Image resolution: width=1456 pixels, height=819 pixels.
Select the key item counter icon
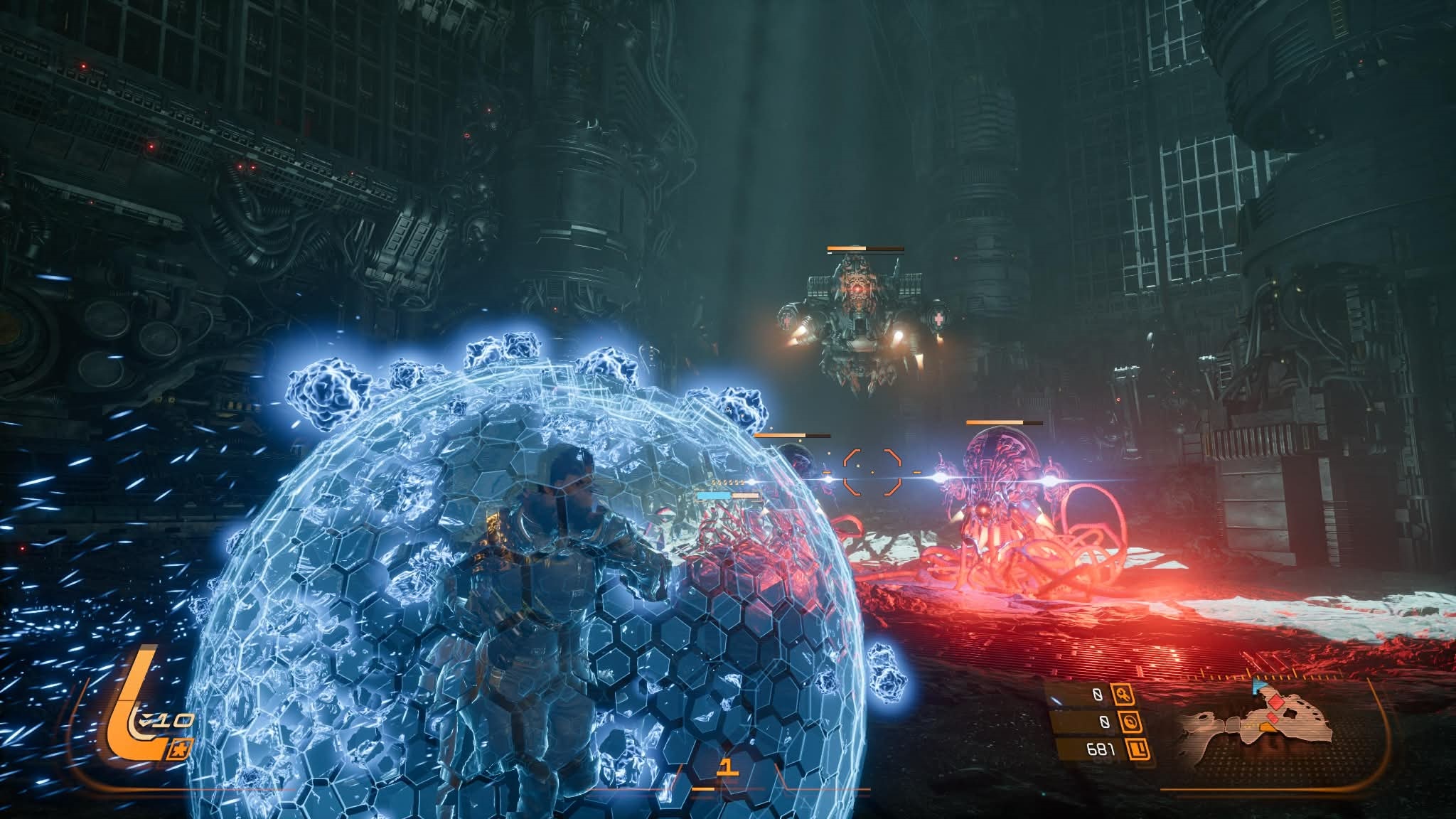(1125, 696)
